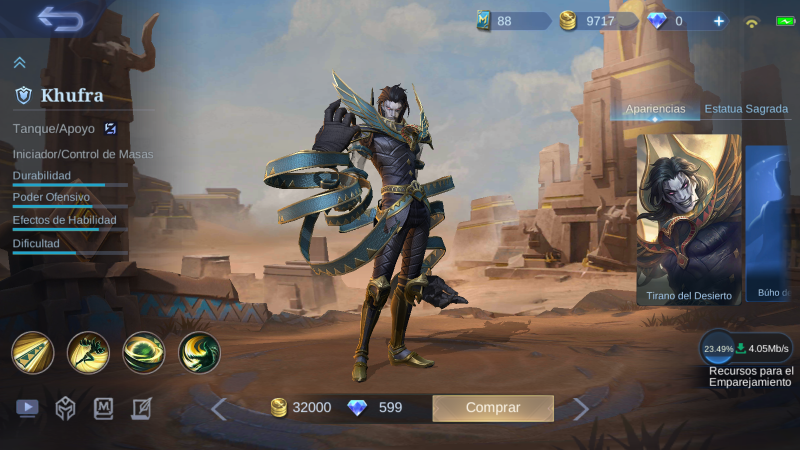View Khufra's swirling ultimate skill icon
Screen dimensions: 800x450
(x=199, y=352)
